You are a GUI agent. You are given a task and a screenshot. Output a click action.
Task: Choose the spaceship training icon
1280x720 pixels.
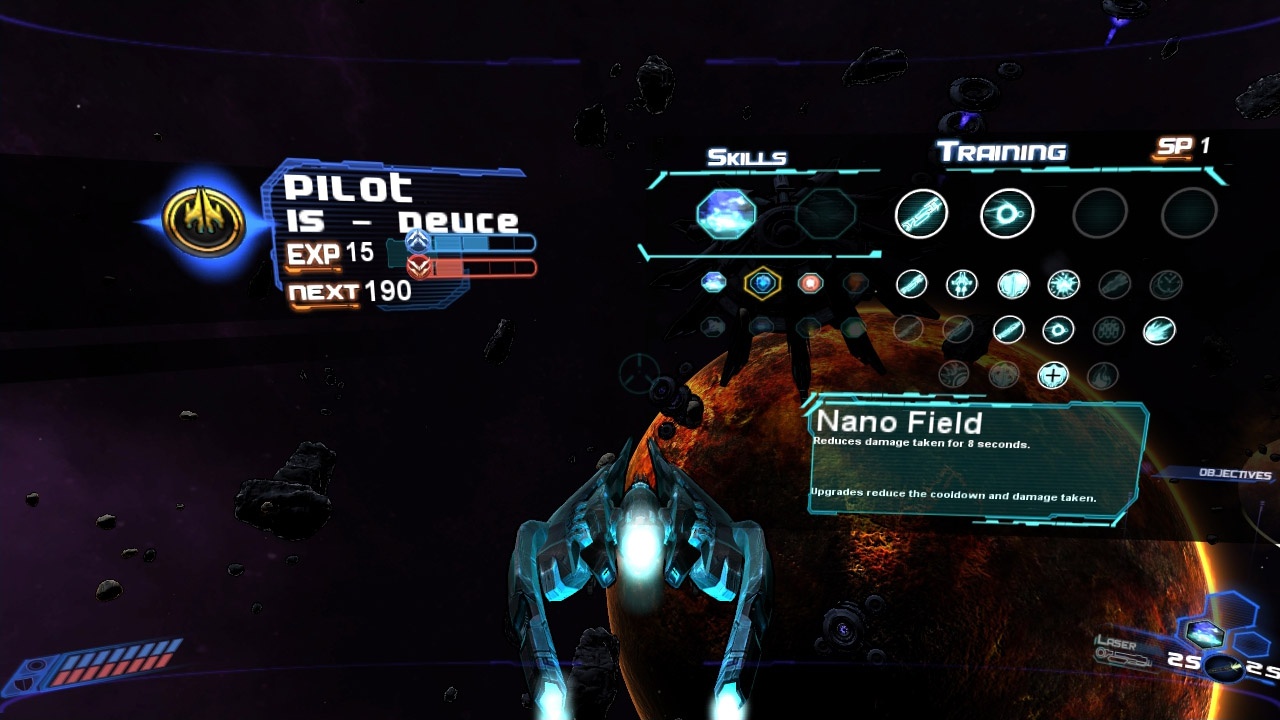(x=962, y=285)
